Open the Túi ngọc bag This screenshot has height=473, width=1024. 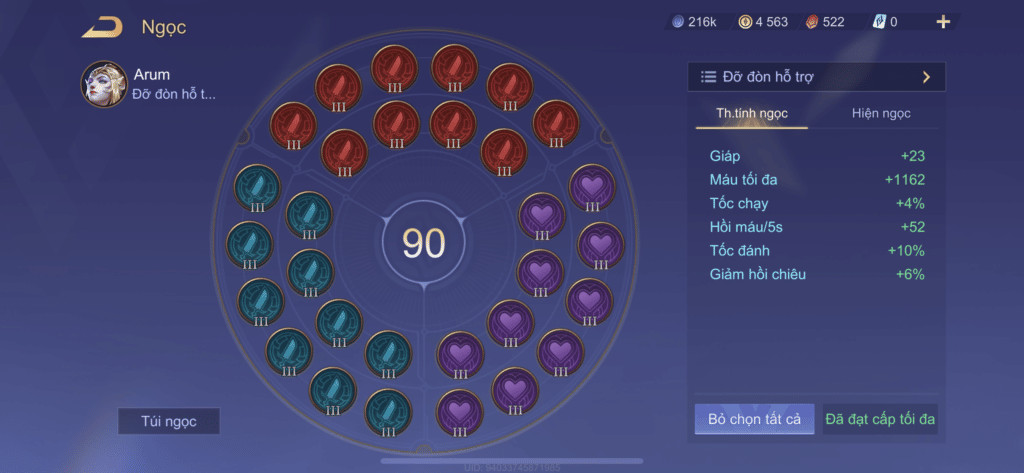[168, 421]
